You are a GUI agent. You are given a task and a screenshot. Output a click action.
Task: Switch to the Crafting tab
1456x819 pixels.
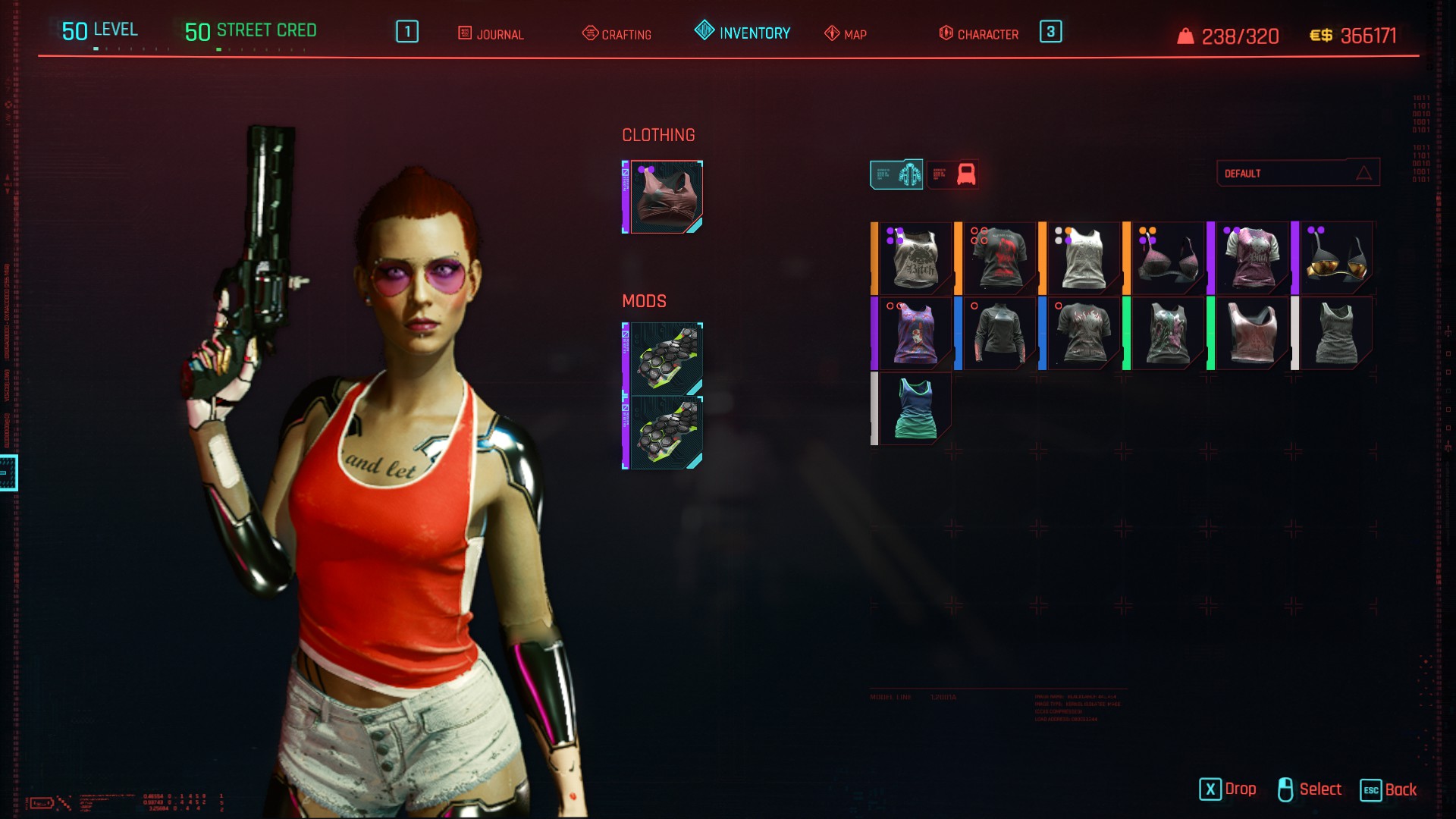[x=617, y=34]
